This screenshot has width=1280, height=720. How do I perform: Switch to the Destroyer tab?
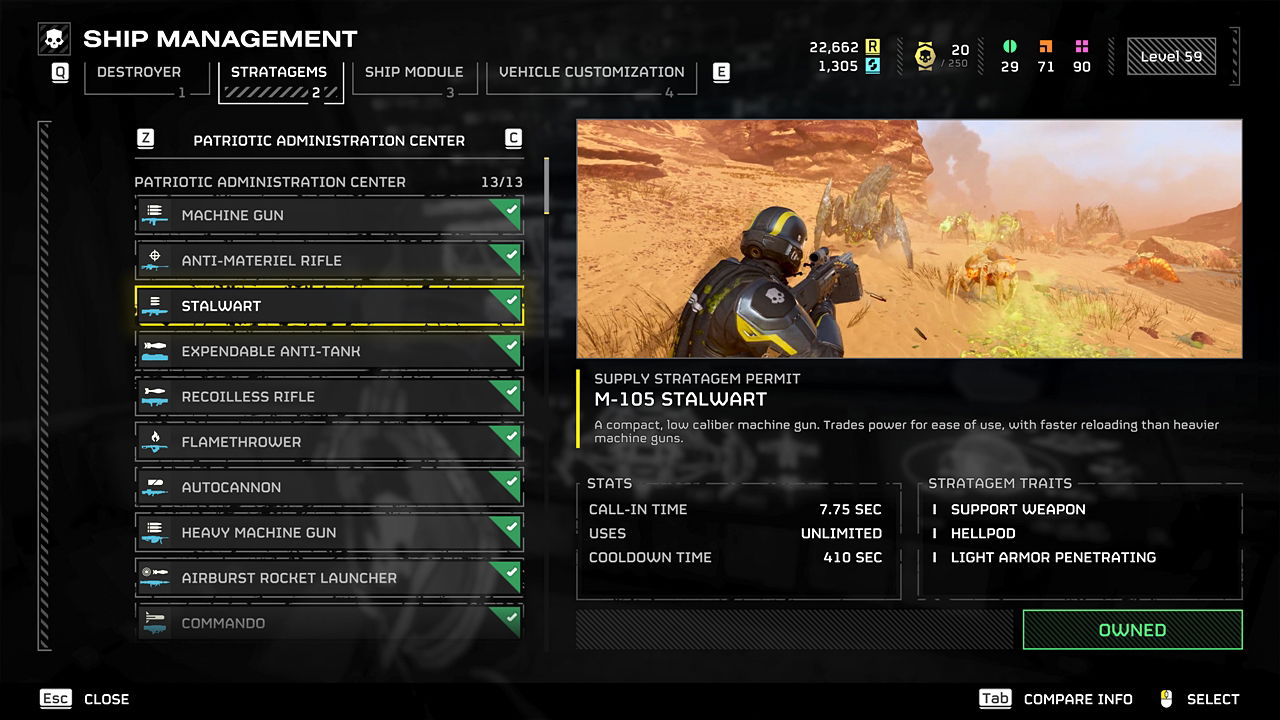[139, 73]
